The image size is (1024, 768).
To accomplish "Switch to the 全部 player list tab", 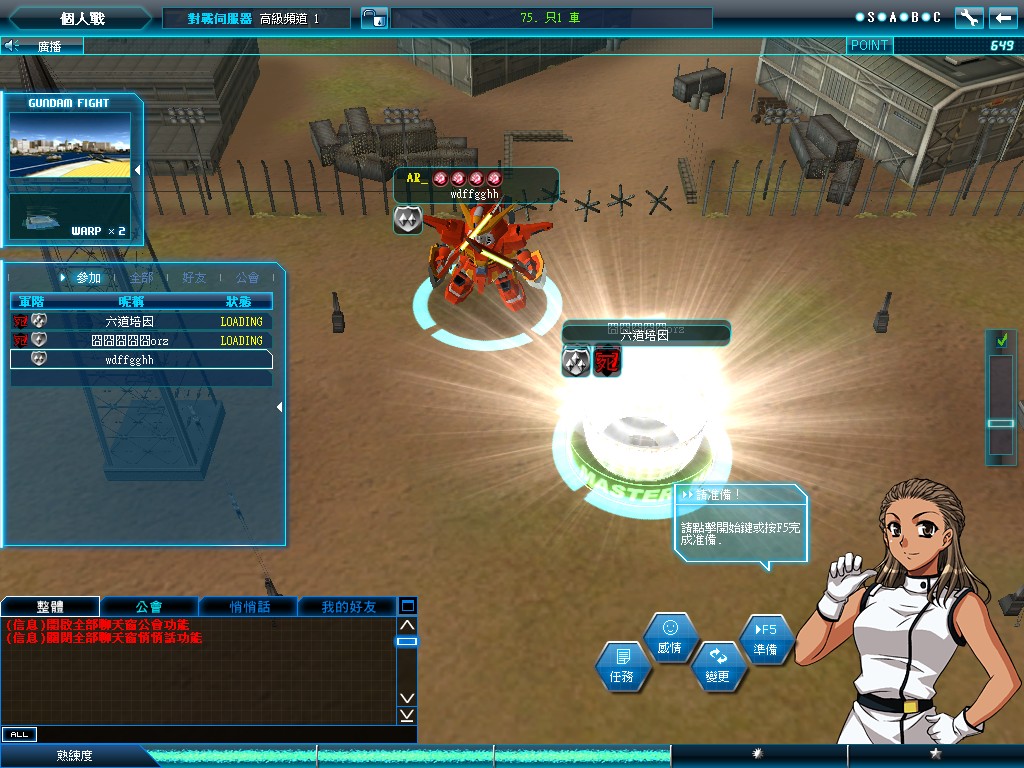I will 142,278.
